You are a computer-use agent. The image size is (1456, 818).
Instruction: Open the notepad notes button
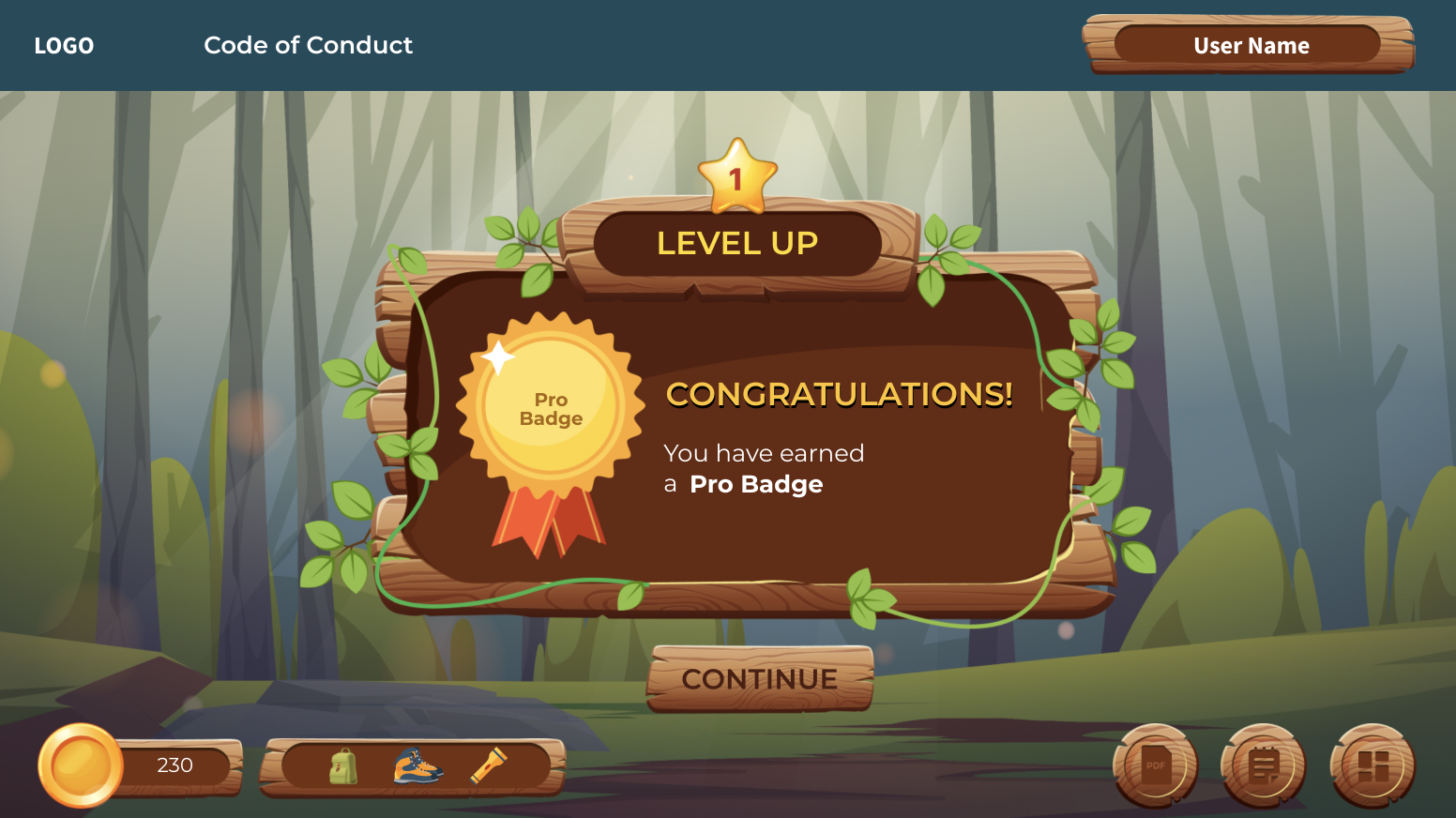coord(1264,765)
